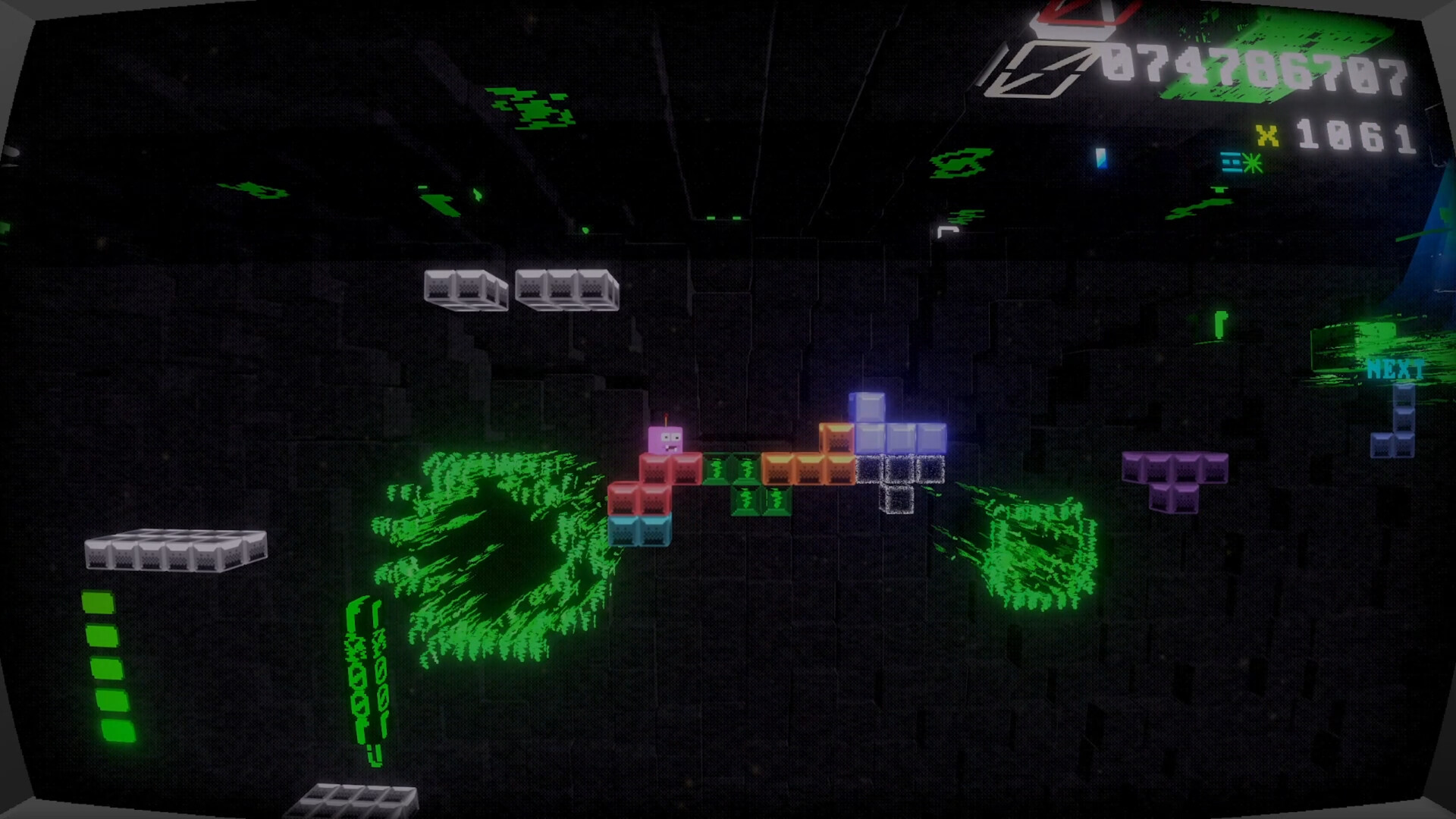
Task: Click the yellow multiplier x icon
Action: (1266, 135)
